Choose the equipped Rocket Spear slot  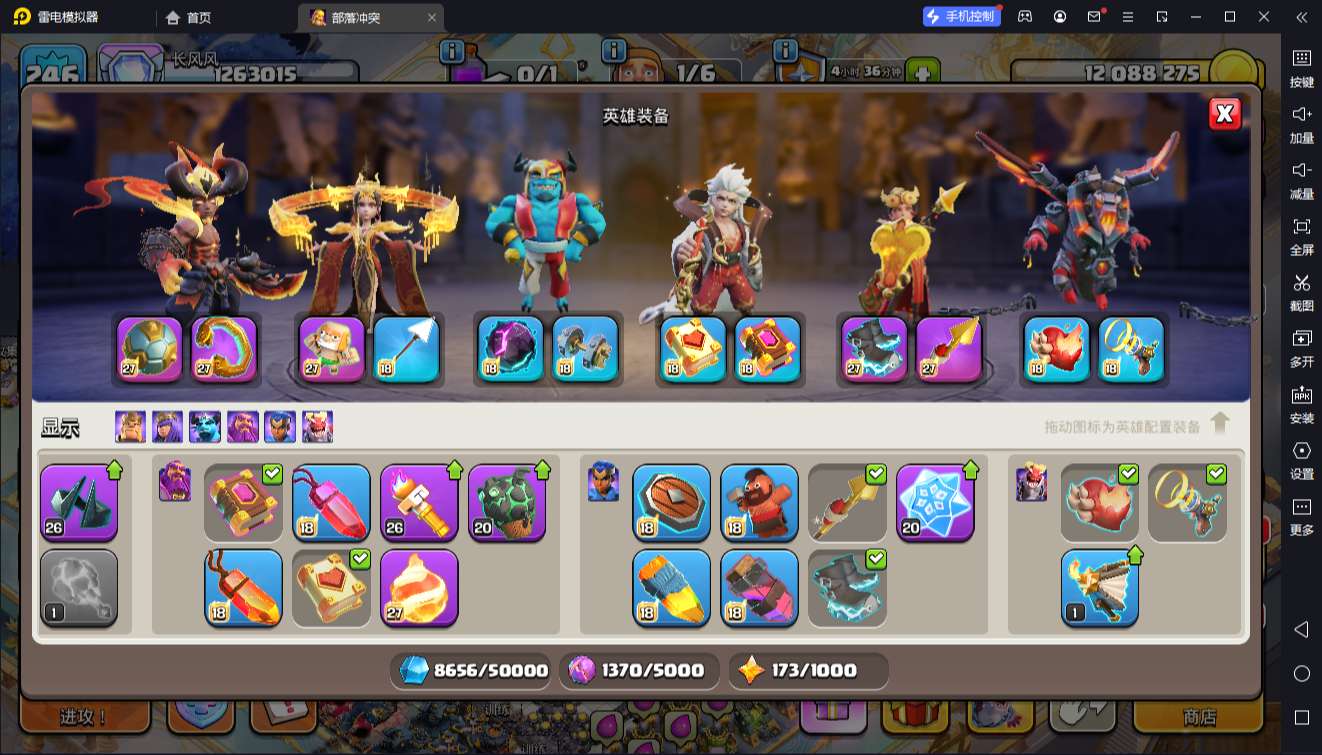pyautogui.click(x=949, y=349)
